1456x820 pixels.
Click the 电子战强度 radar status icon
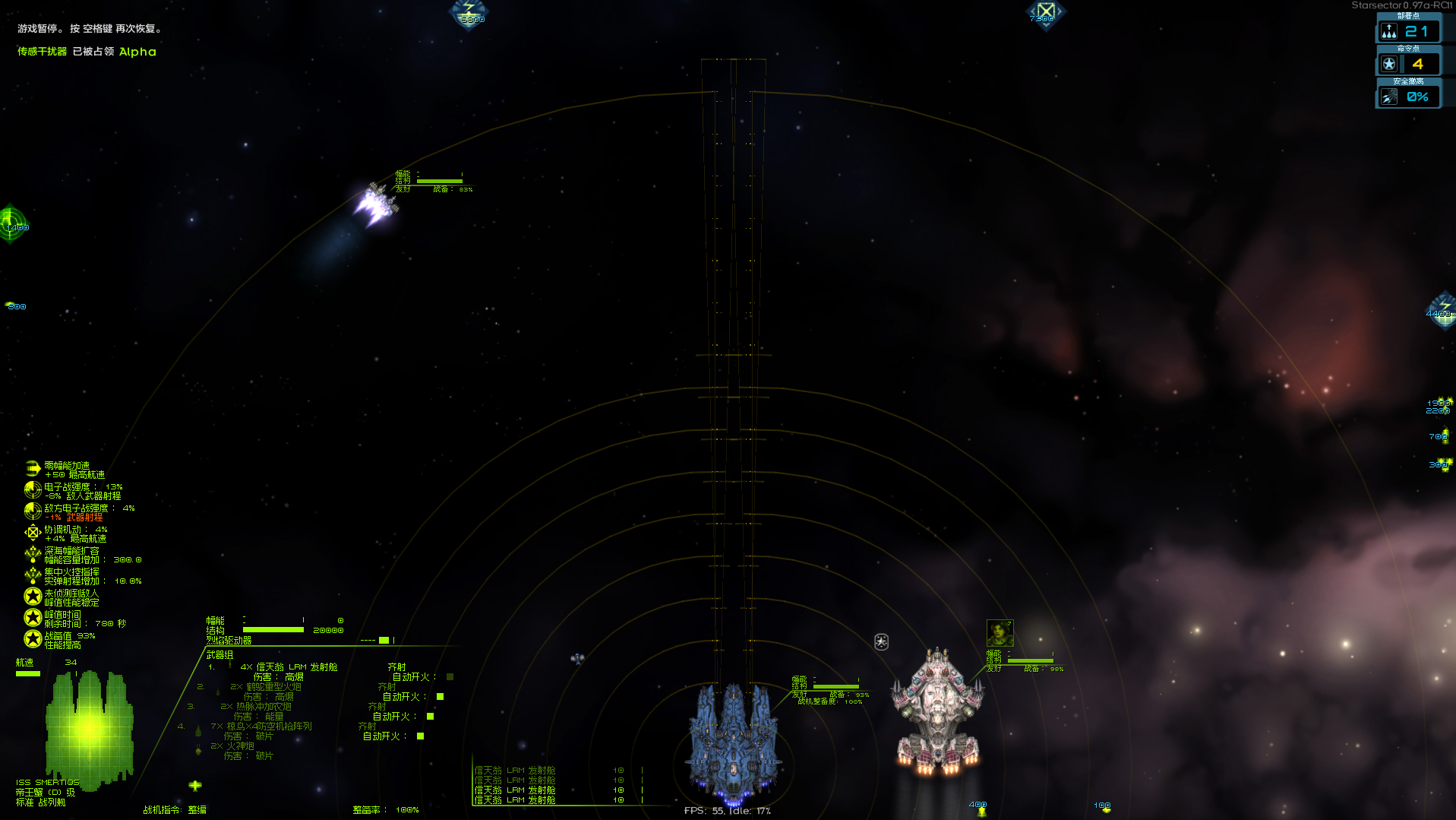click(33, 490)
